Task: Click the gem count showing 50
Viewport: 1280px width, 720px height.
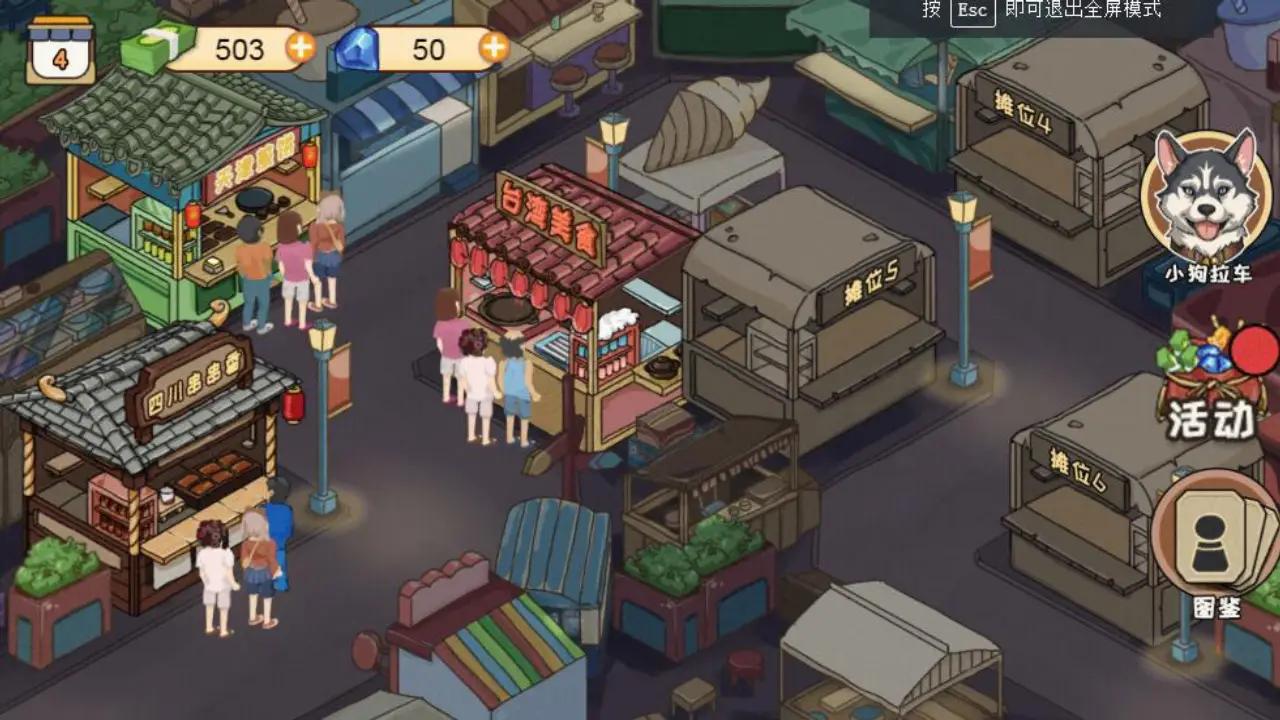Action: (430, 49)
